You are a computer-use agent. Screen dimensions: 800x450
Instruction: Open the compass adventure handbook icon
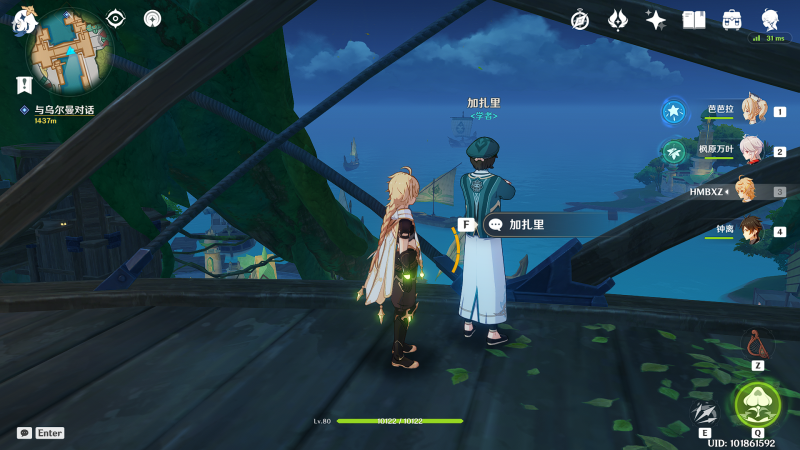[x=580, y=19]
